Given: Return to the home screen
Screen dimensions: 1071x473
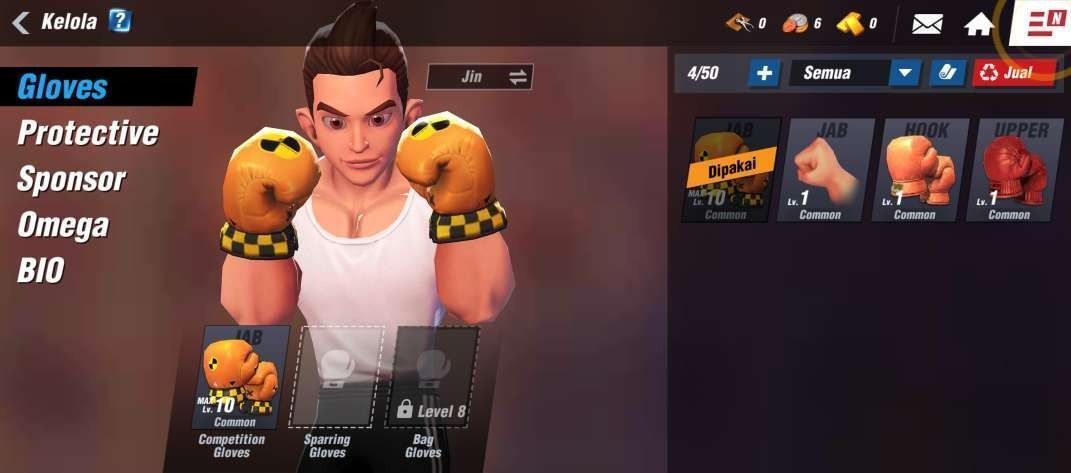Looking at the screenshot, I should (978, 24).
